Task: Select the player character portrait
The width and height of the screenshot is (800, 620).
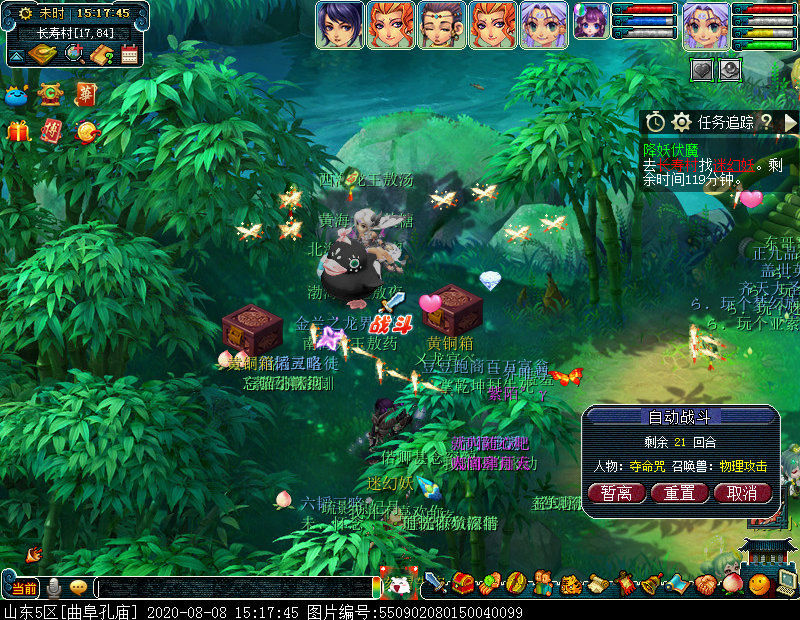Action: point(704,25)
